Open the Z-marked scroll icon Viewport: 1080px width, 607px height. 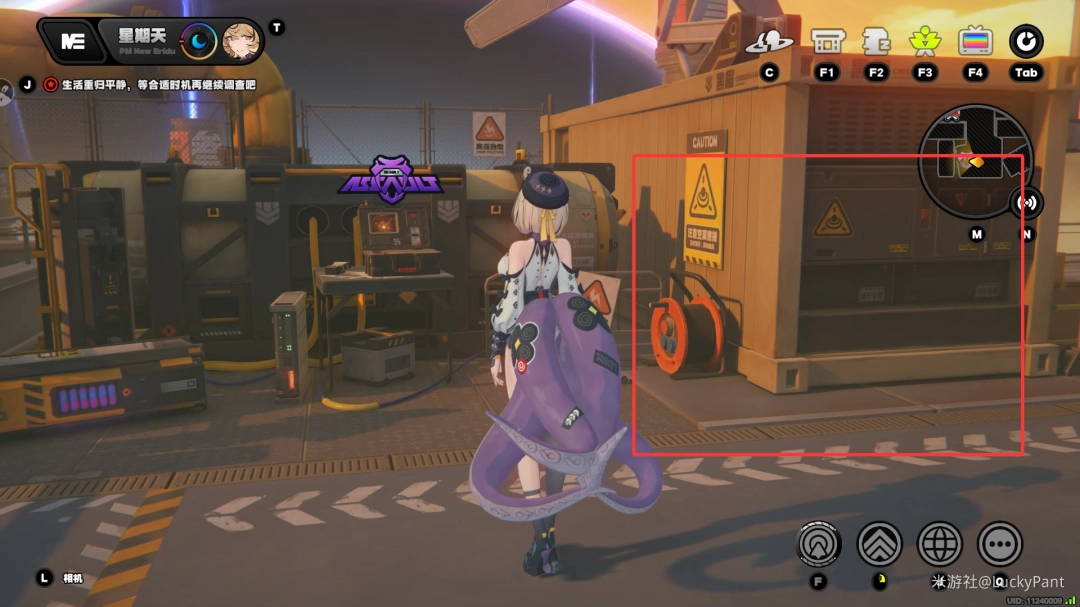coord(876,41)
